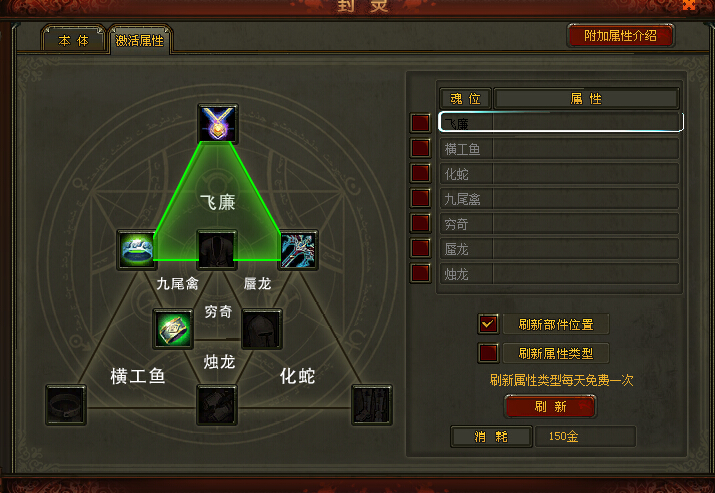Tick the checkbox beside 化蛇
The height and width of the screenshot is (493, 715).
(421, 174)
